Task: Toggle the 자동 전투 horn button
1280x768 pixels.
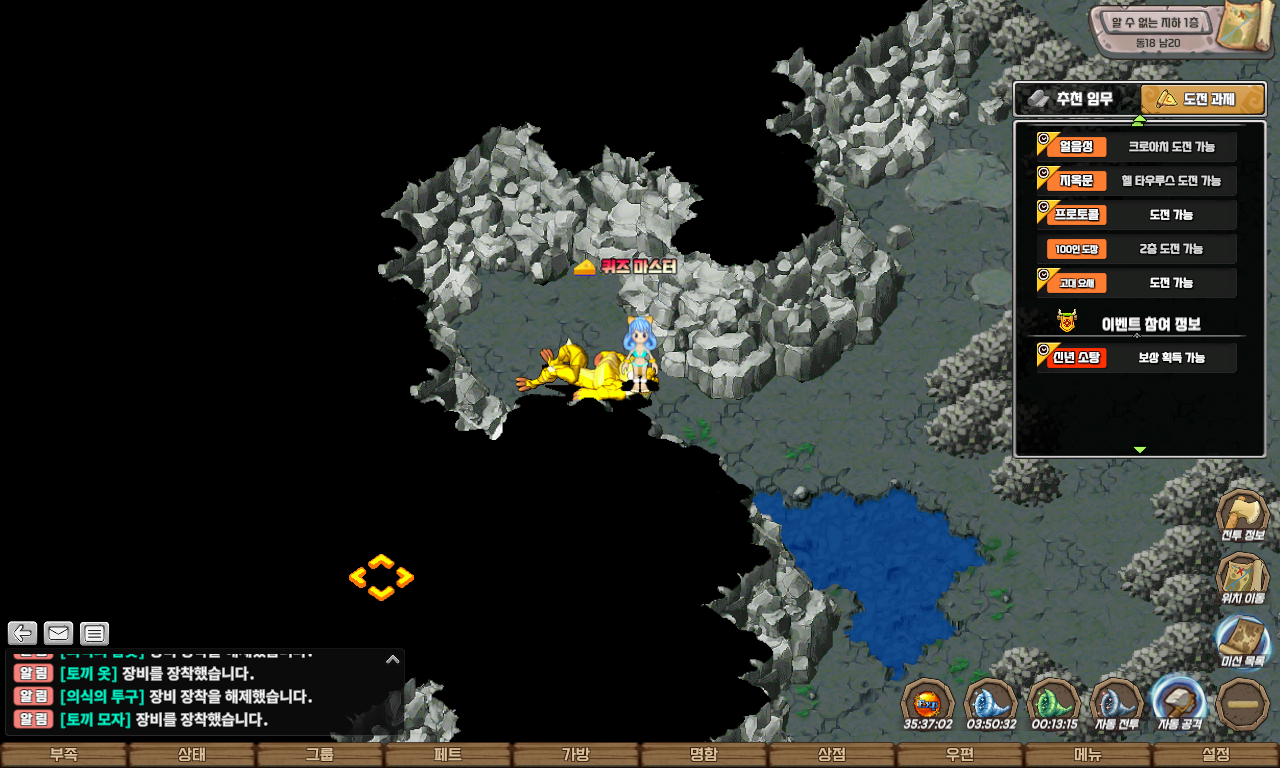Action: pyautogui.click(x=1116, y=702)
